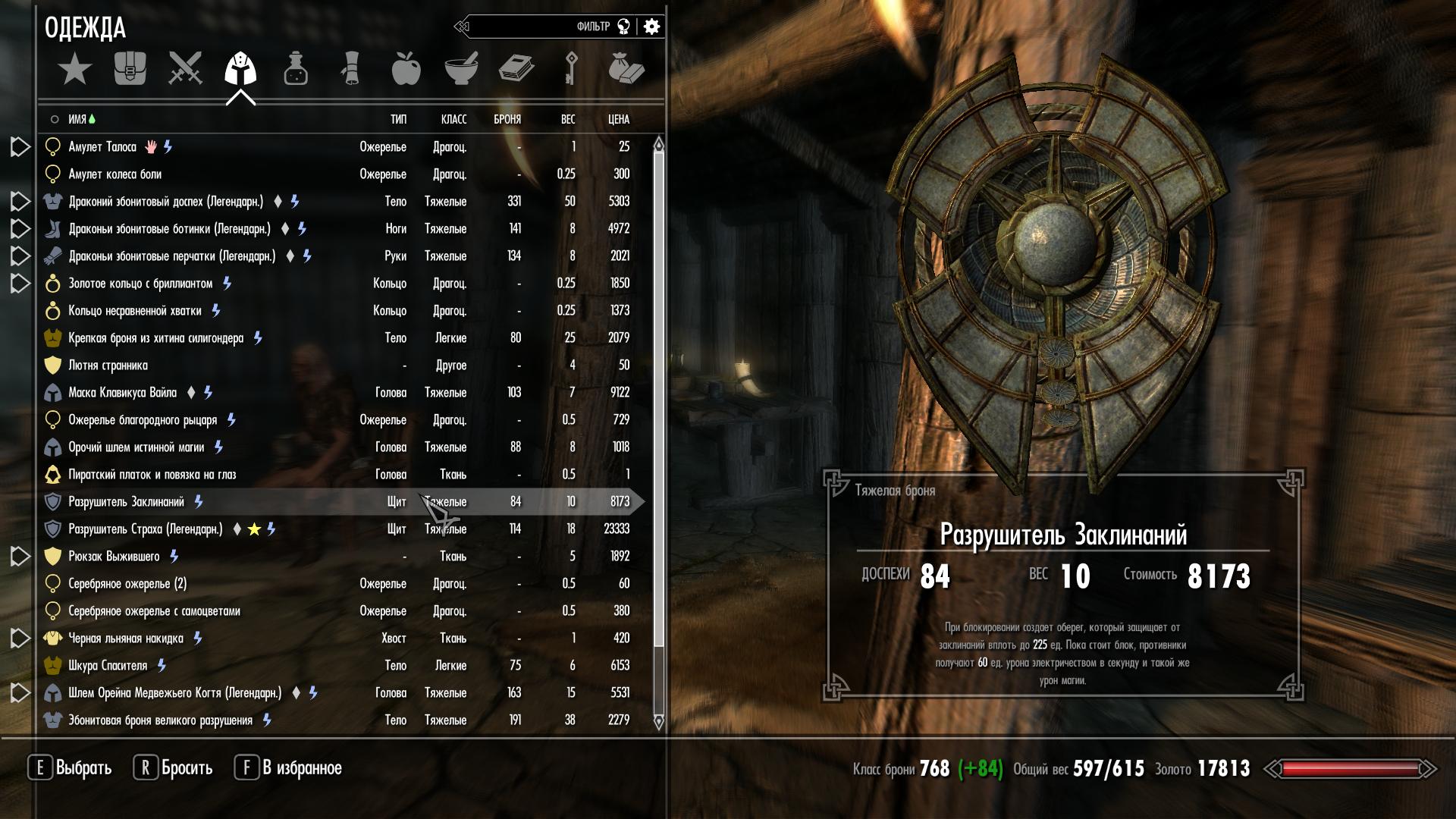Open the favorites star category

[74, 70]
